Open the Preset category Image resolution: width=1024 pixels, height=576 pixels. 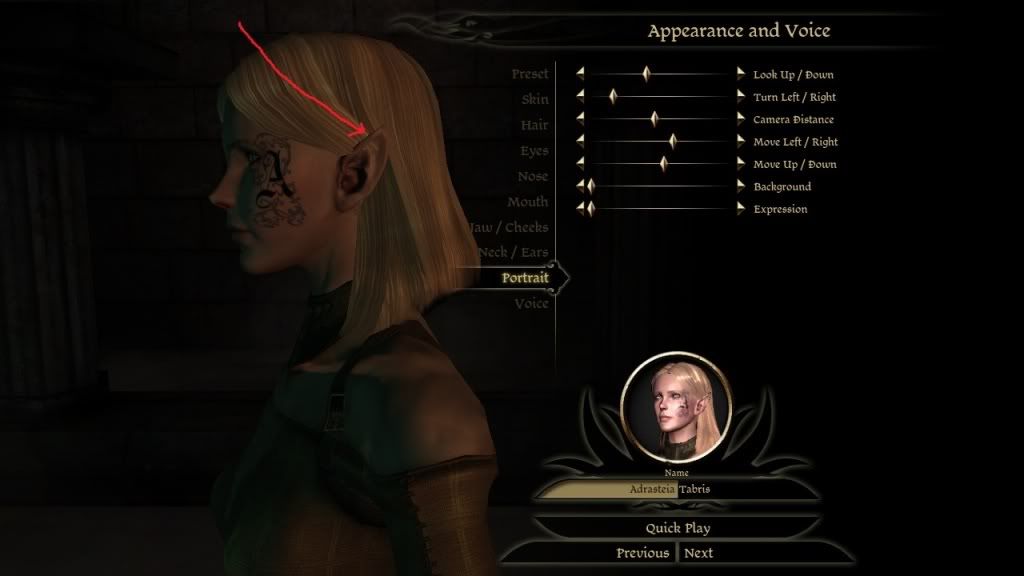[x=529, y=74]
